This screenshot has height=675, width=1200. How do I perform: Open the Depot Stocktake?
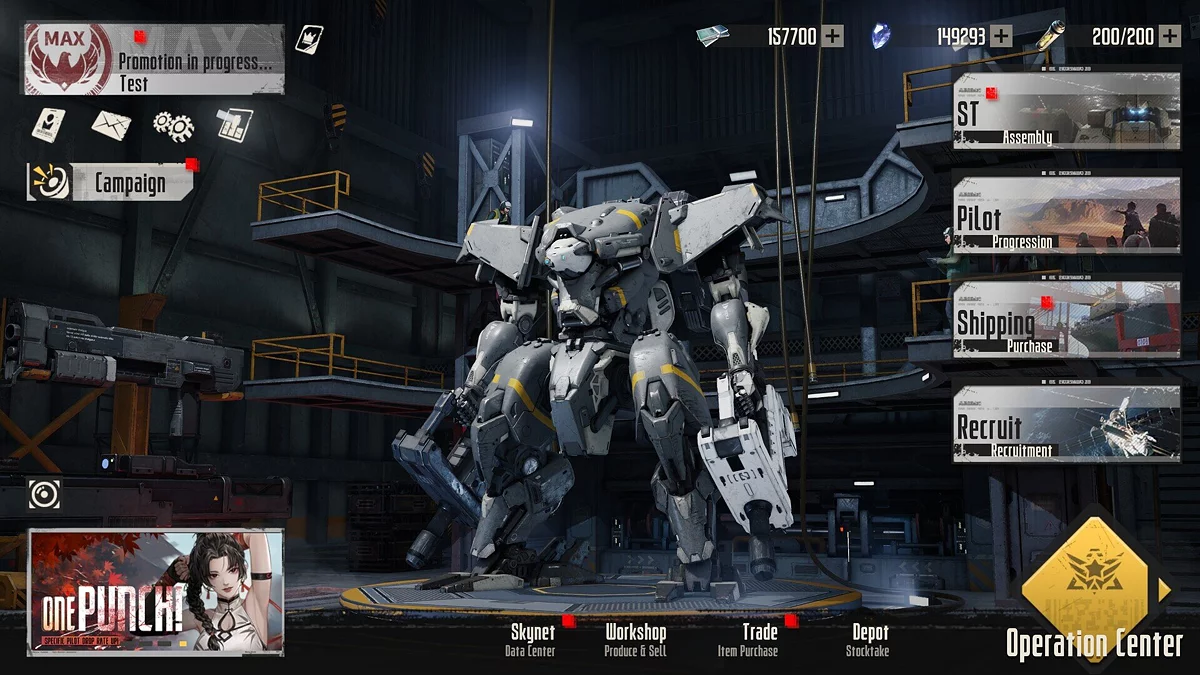868,640
